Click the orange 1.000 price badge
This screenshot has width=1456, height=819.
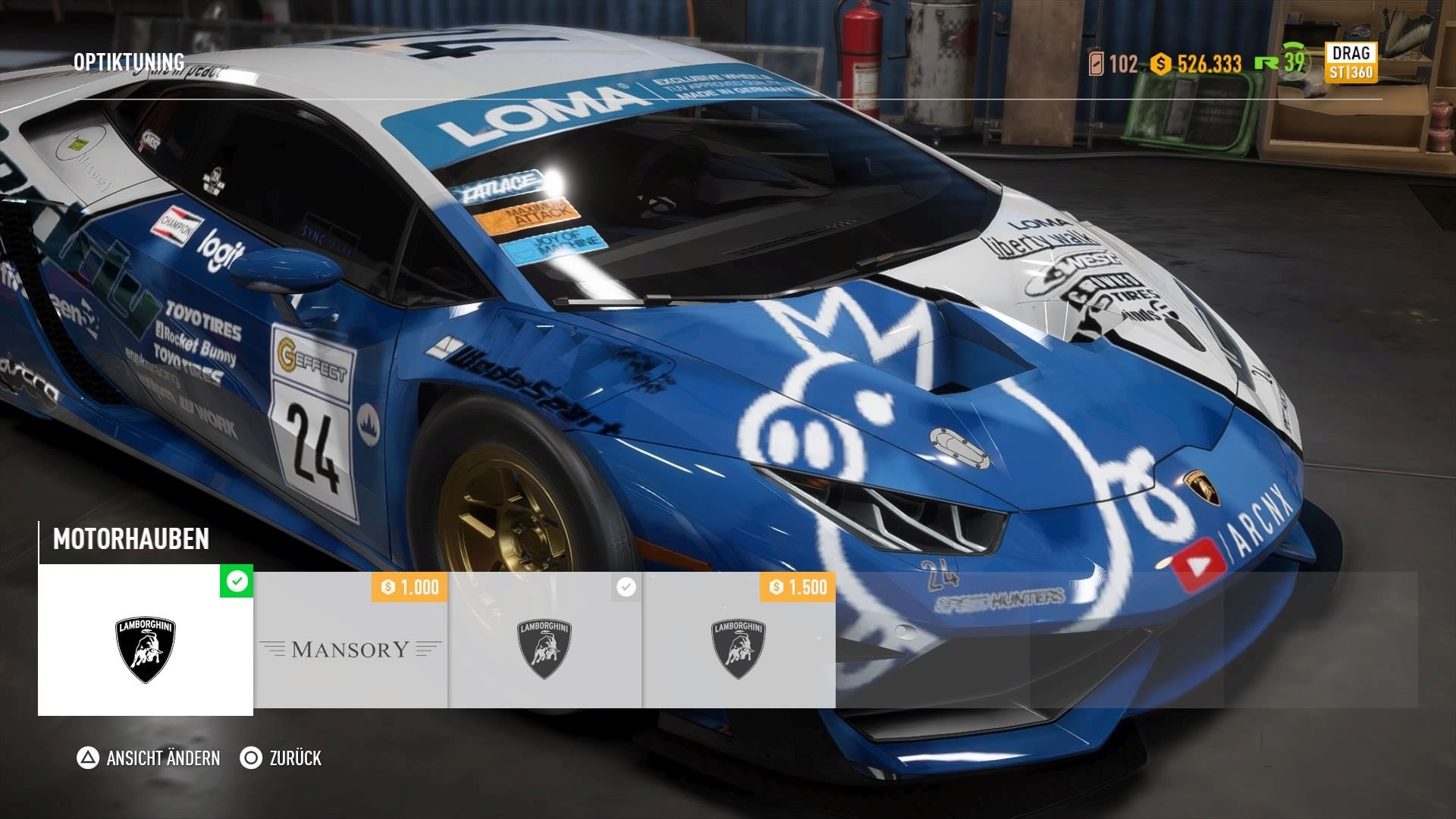[407, 585]
